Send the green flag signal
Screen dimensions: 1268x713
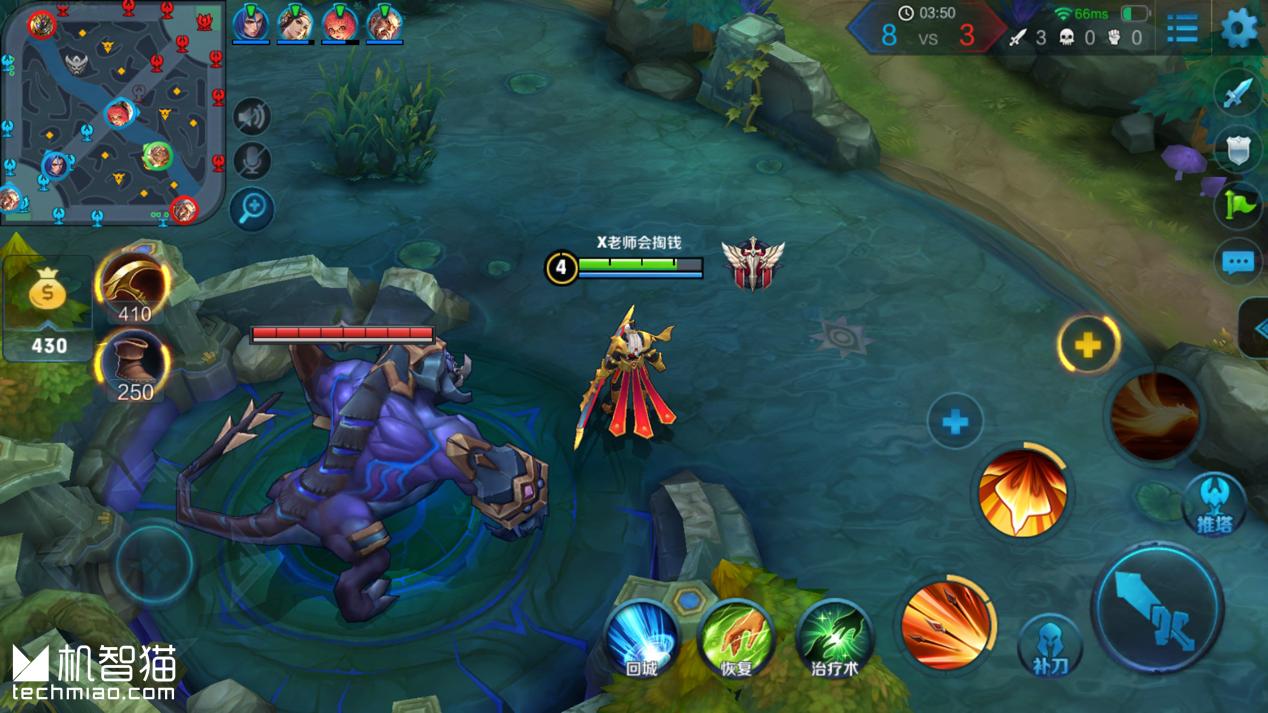(1238, 205)
